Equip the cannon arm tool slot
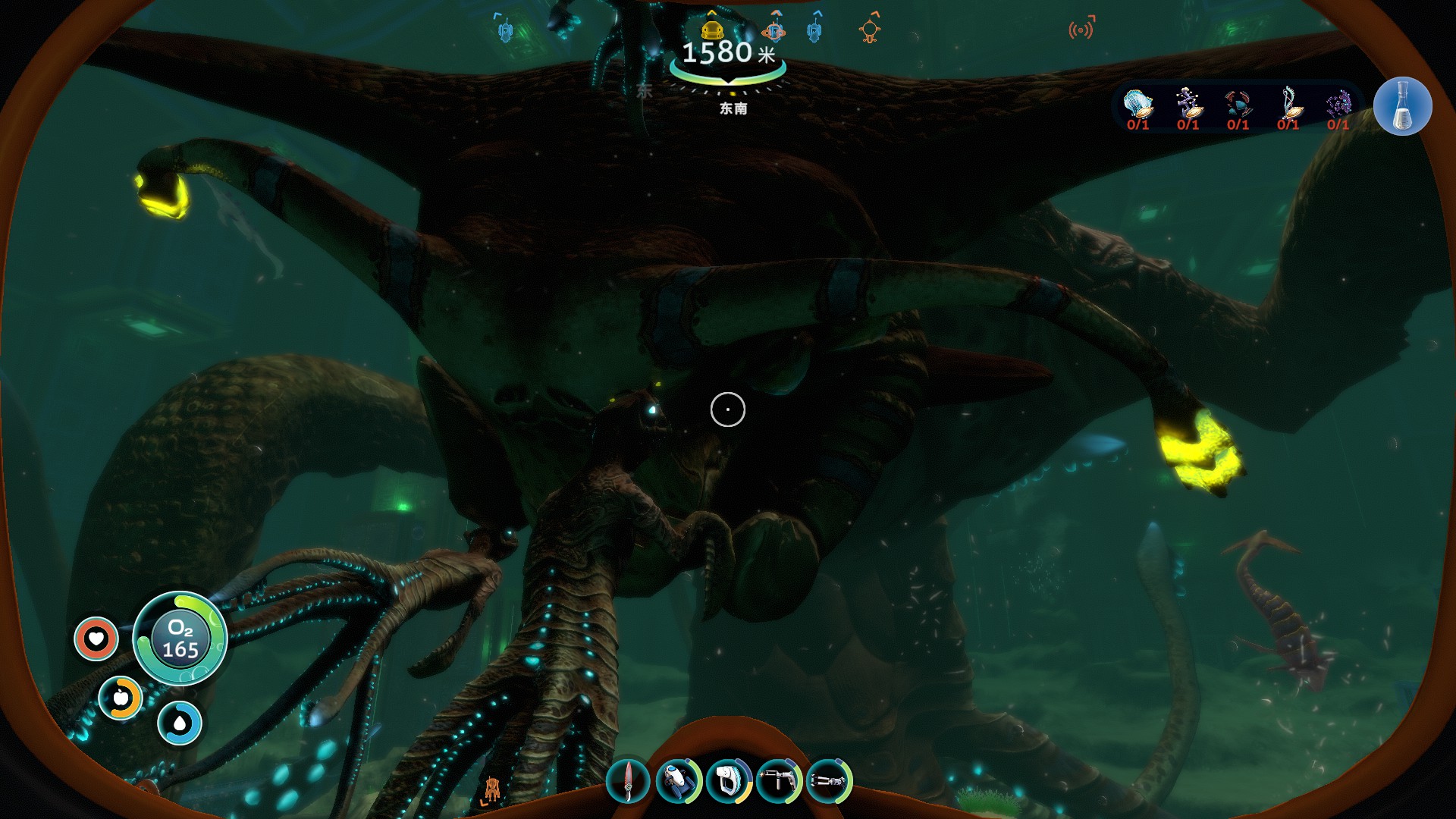The width and height of the screenshot is (1456, 819). (828, 781)
